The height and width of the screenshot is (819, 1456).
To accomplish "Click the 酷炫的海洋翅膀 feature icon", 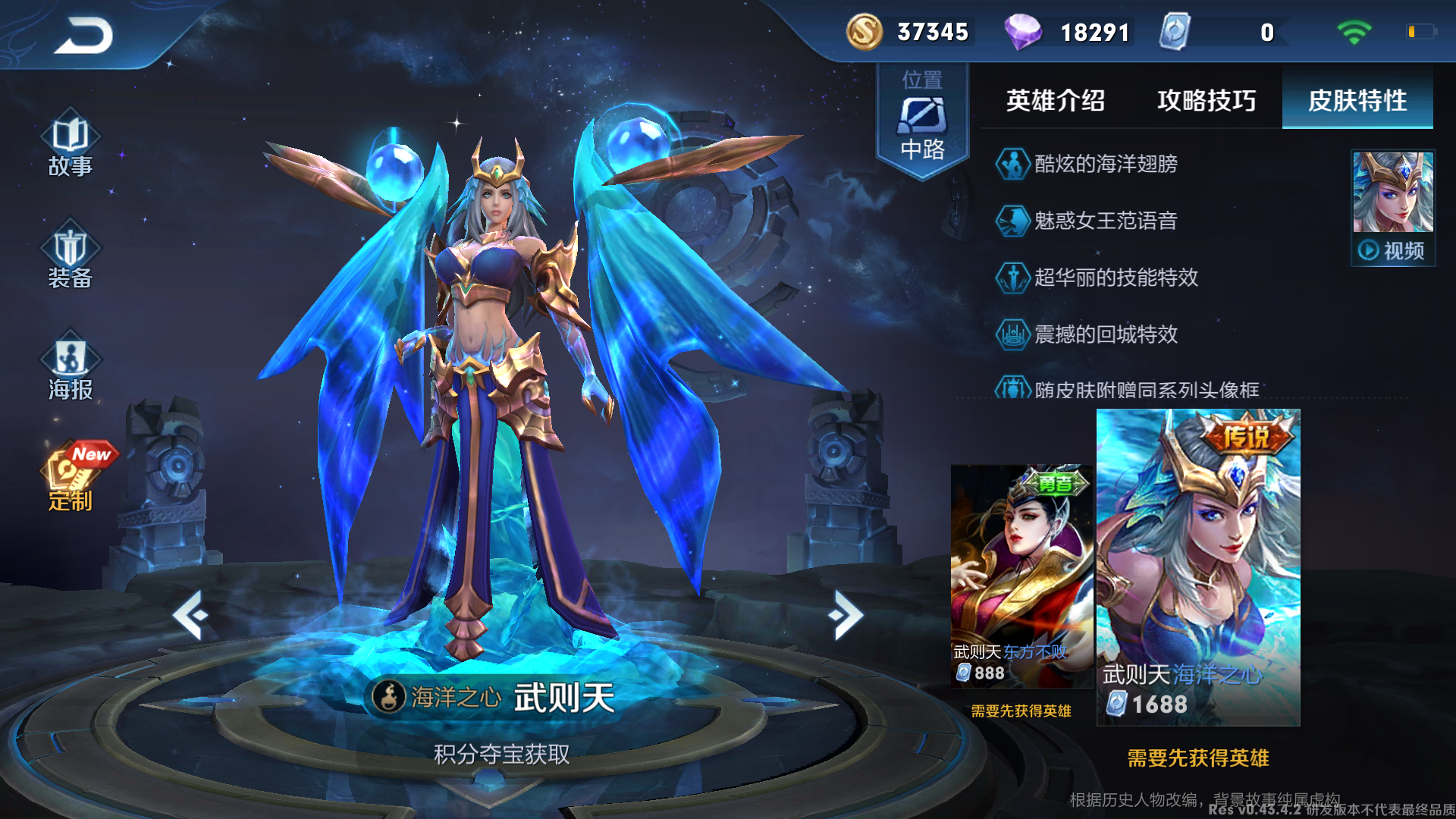I will pyautogui.click(x=1012, y=165).
